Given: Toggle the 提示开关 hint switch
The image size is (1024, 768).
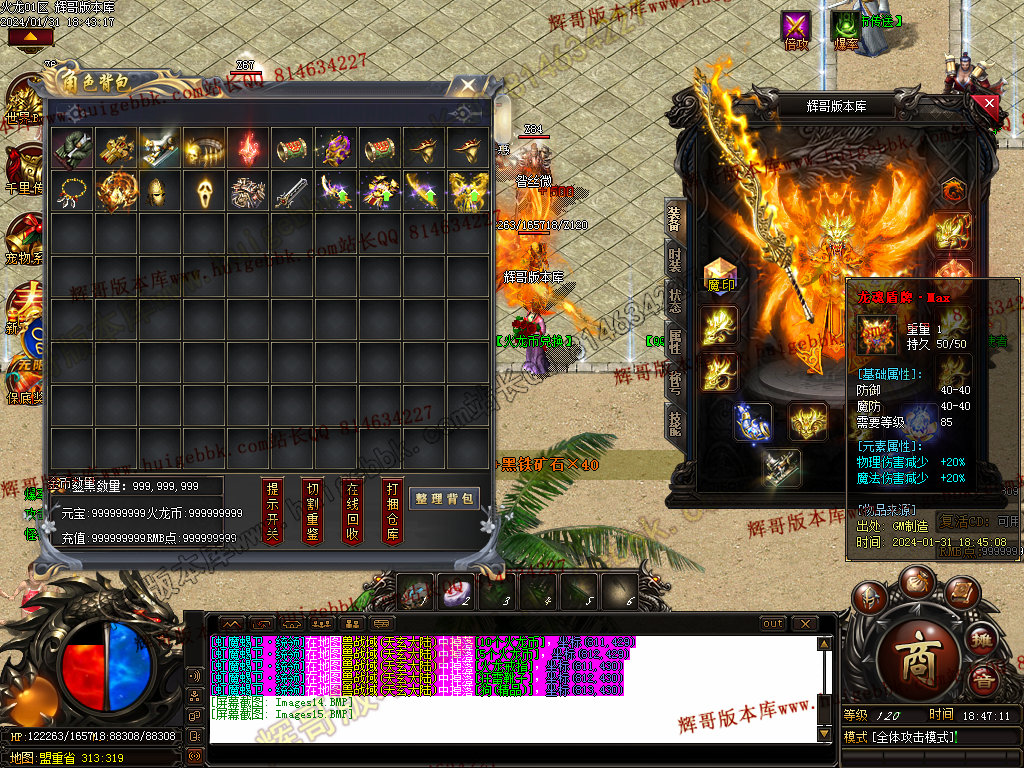Looking at the screenshot, I should (272, 509).
